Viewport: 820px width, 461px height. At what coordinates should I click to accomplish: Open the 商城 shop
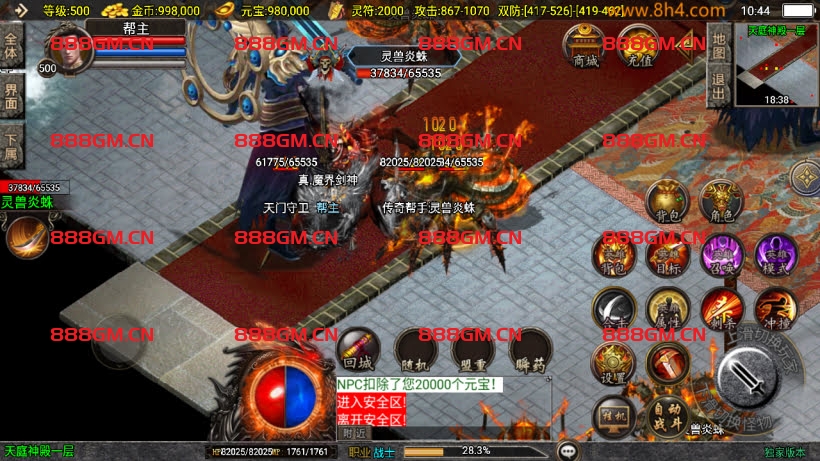pyautogui.click(x=584, y=45)
